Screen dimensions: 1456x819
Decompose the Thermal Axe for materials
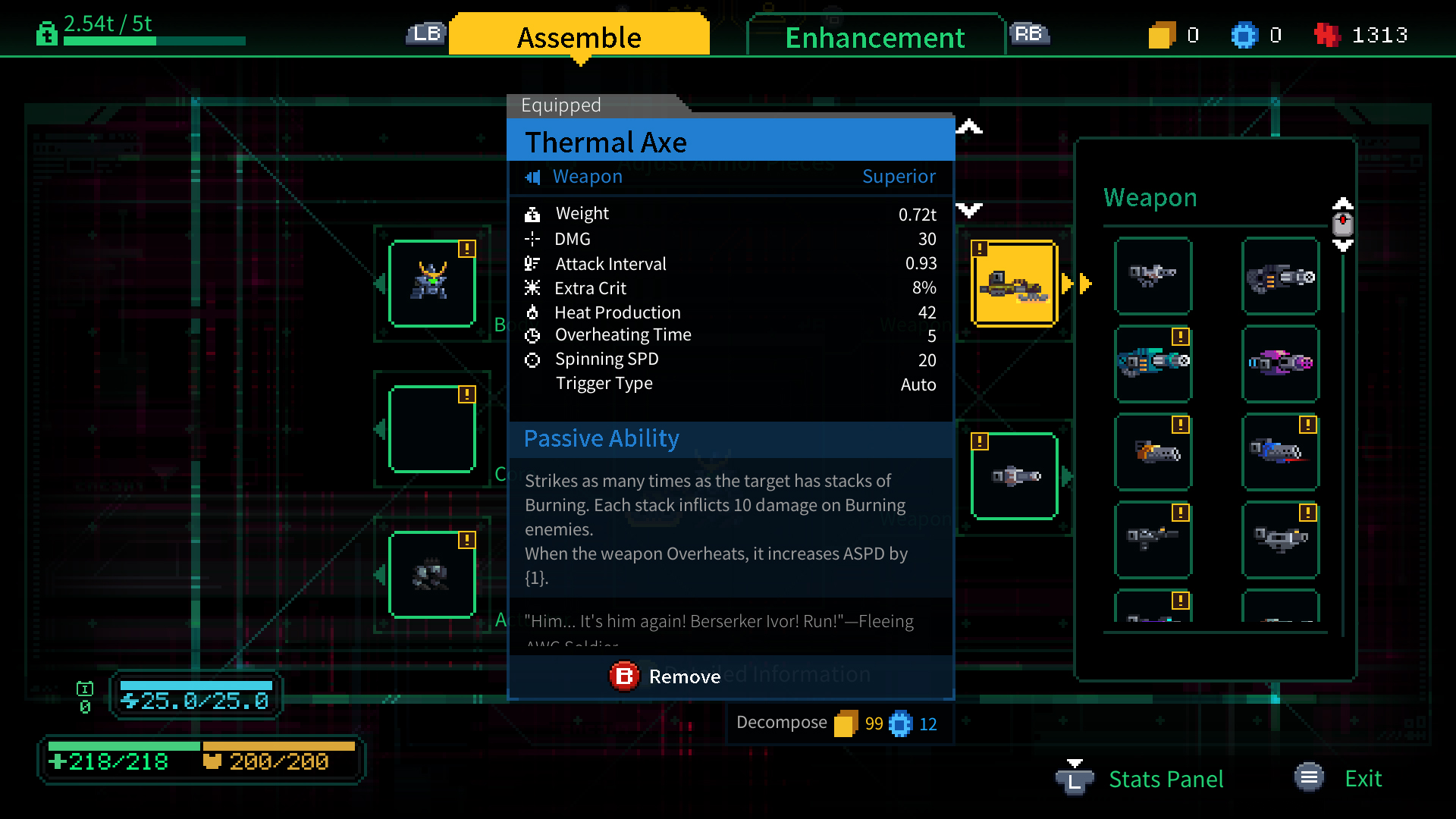coord(782,723)
